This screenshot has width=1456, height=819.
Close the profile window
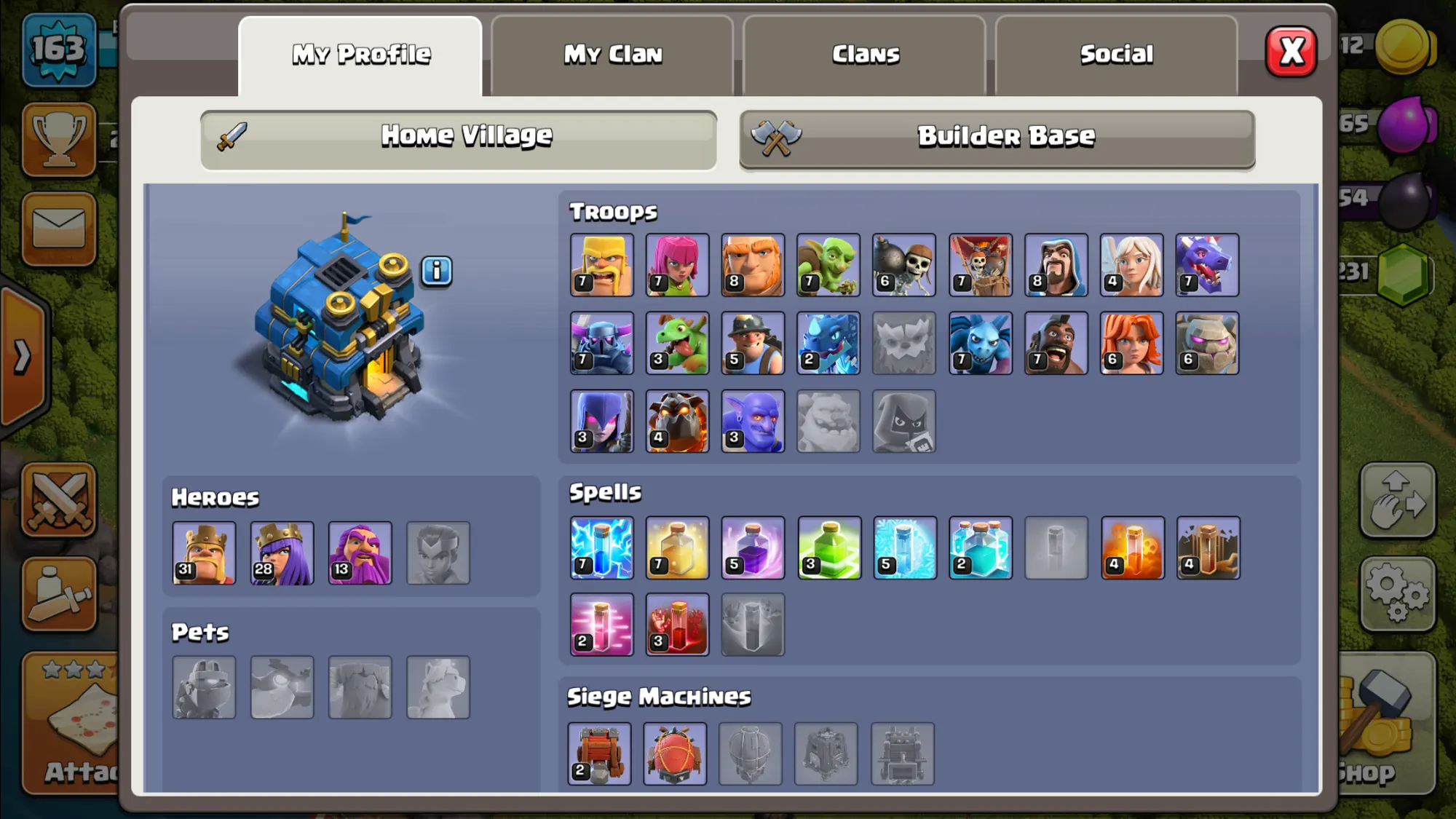coord(1291,52)
